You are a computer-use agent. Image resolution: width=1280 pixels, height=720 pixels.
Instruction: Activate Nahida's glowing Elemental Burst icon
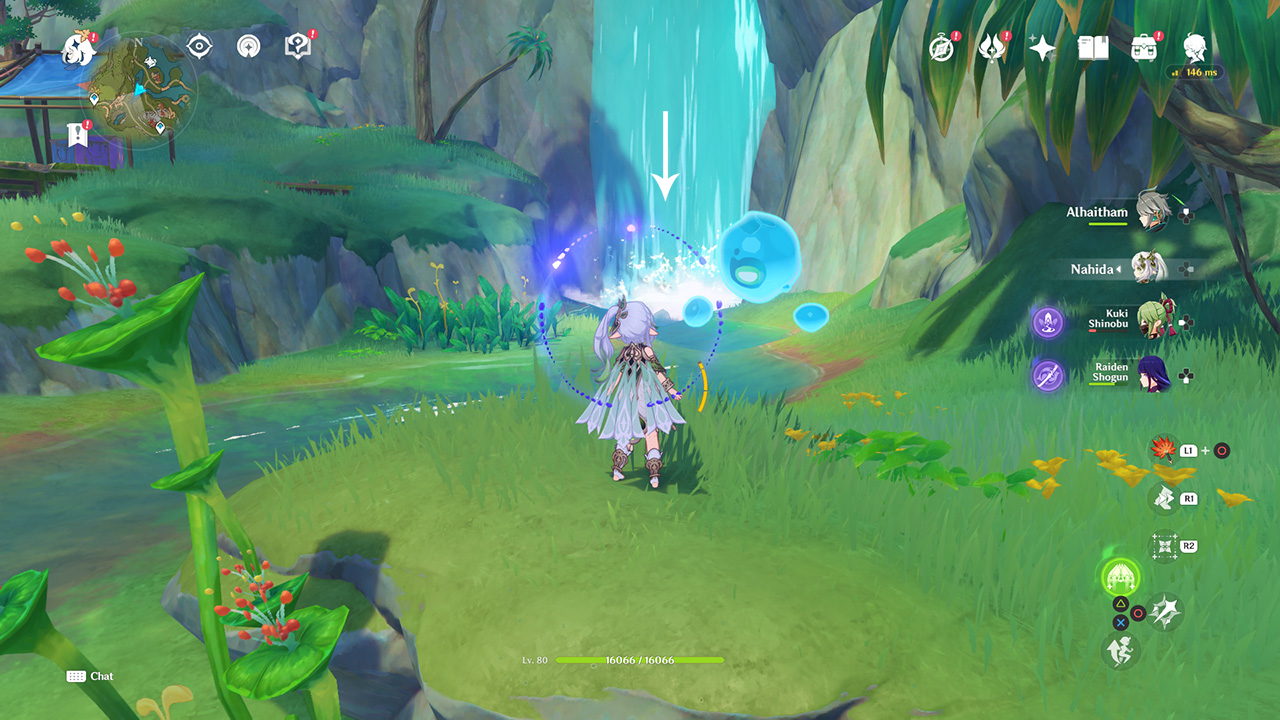pos(1120,578)
